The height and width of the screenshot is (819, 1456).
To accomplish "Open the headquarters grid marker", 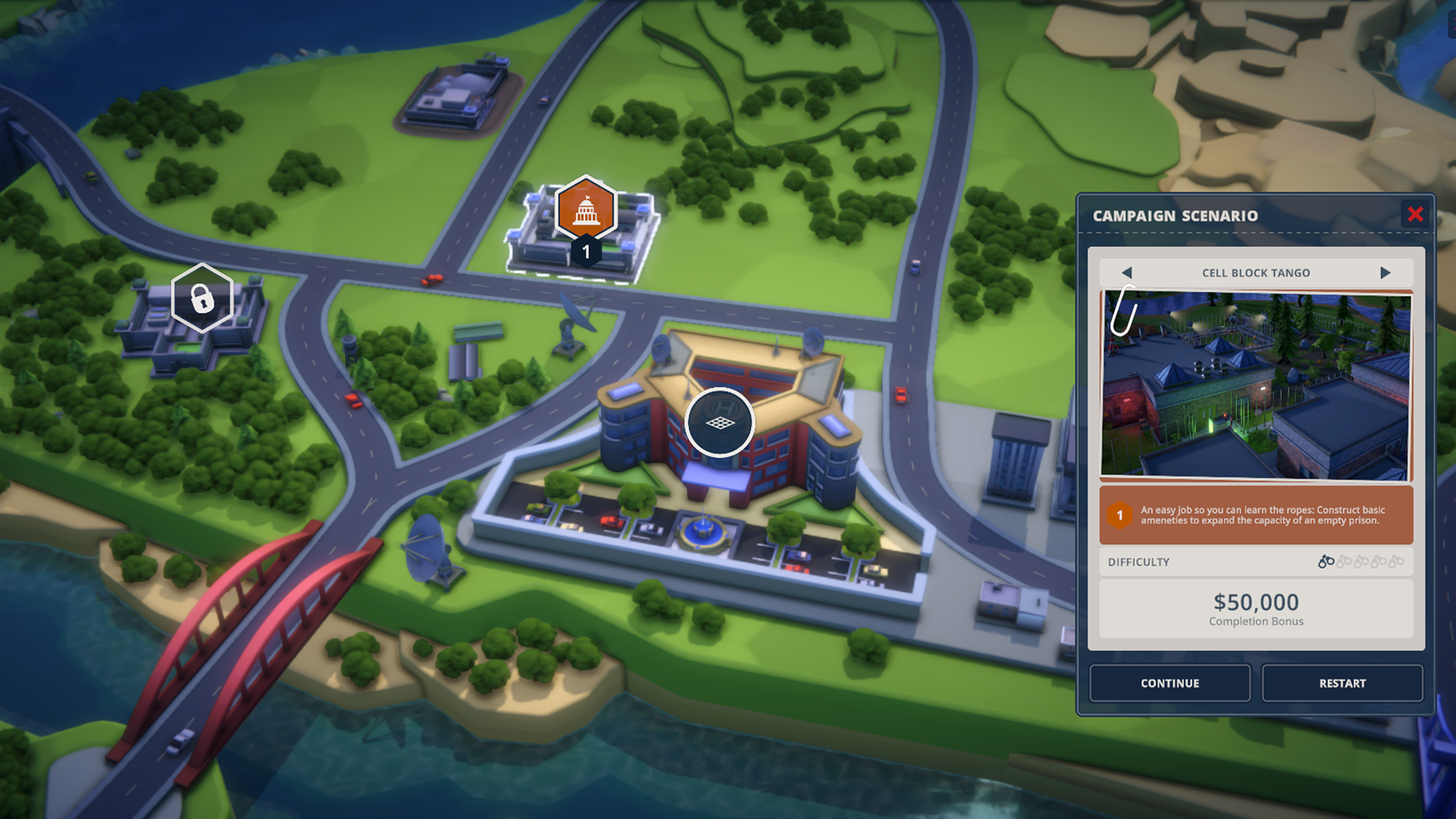I will [720, 422].
